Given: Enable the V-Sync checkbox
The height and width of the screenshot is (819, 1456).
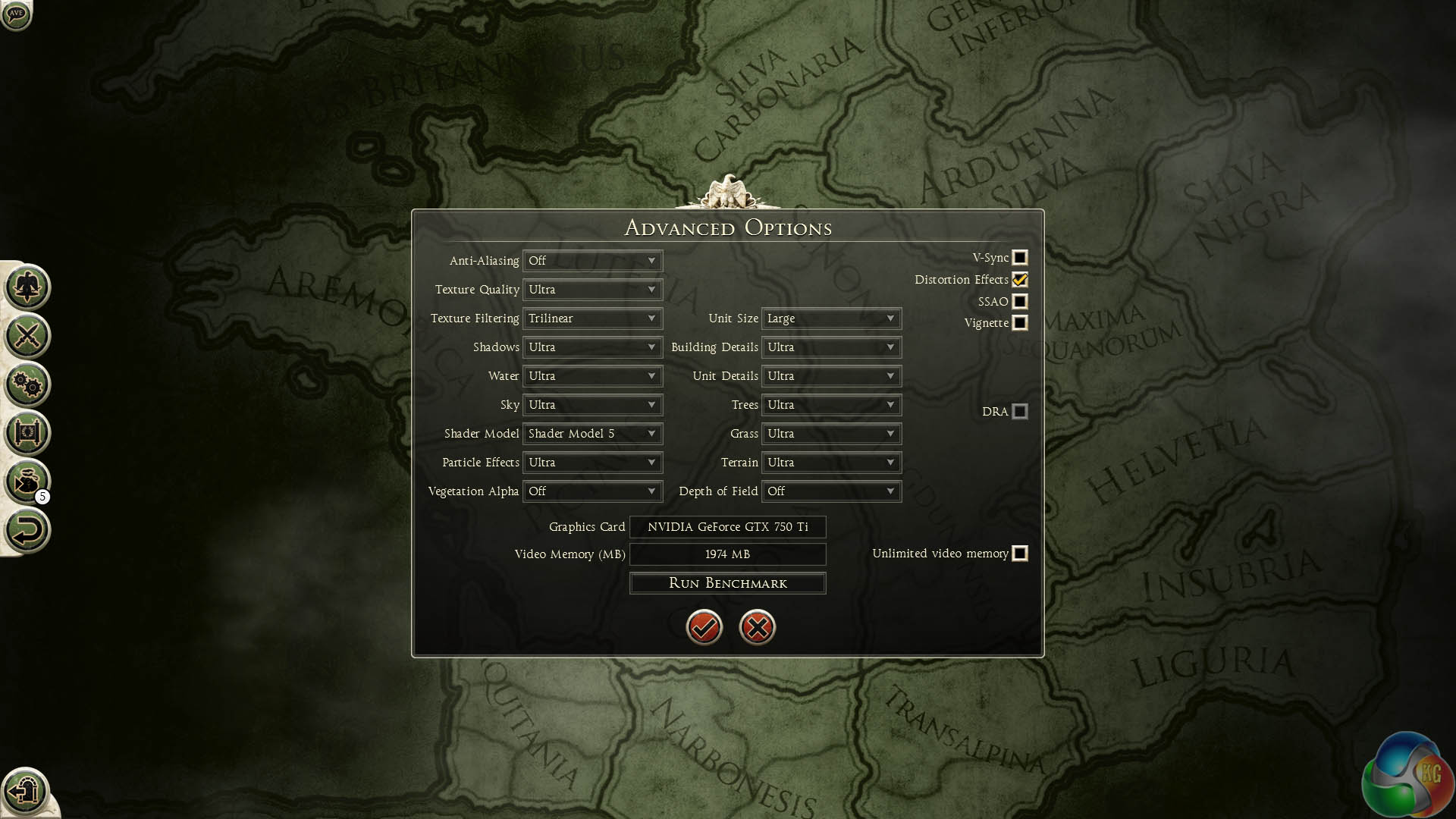Looking at the screenshot, I should click(1020, 258).
